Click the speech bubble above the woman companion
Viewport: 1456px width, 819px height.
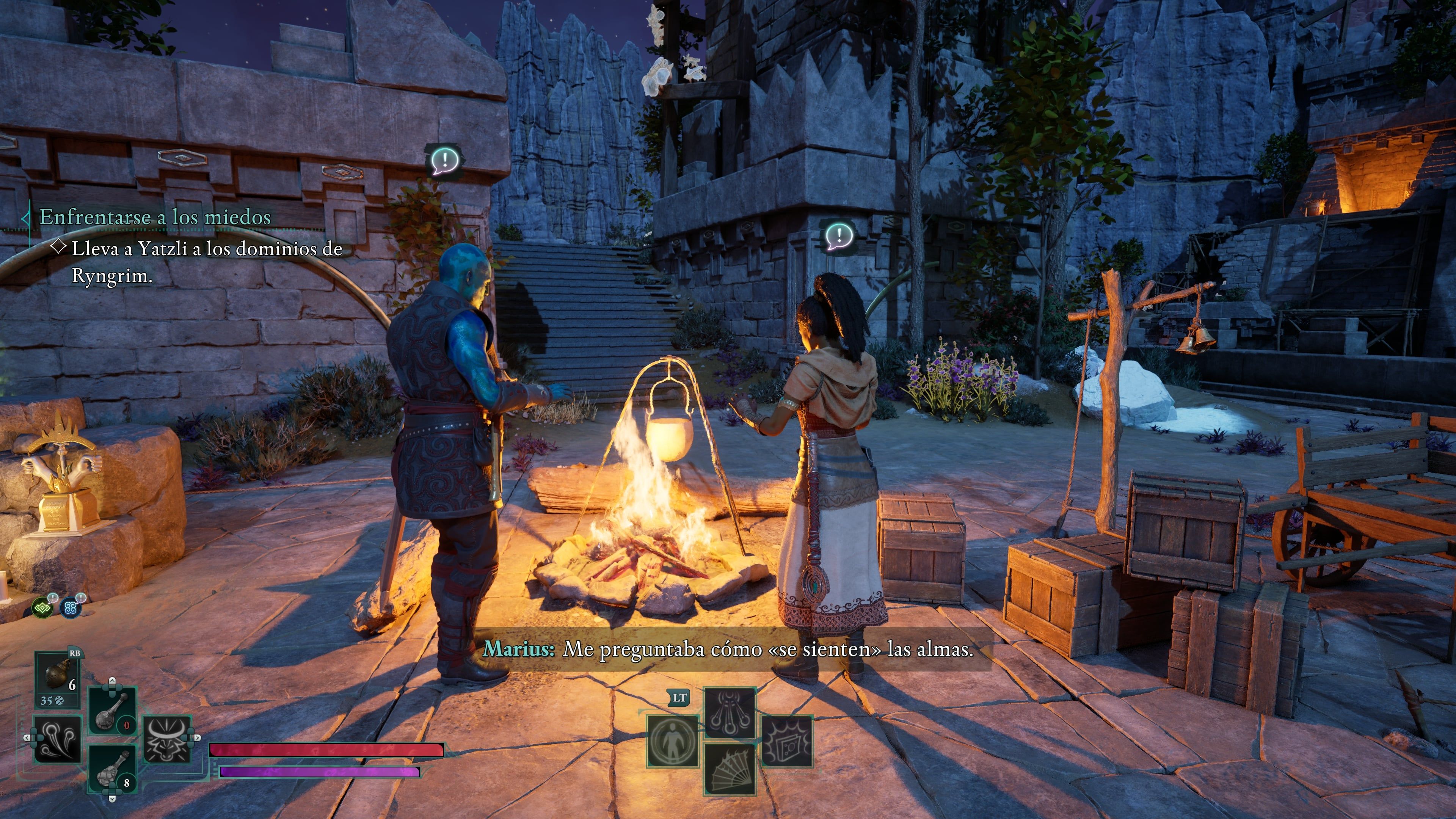tap(838, 236)
